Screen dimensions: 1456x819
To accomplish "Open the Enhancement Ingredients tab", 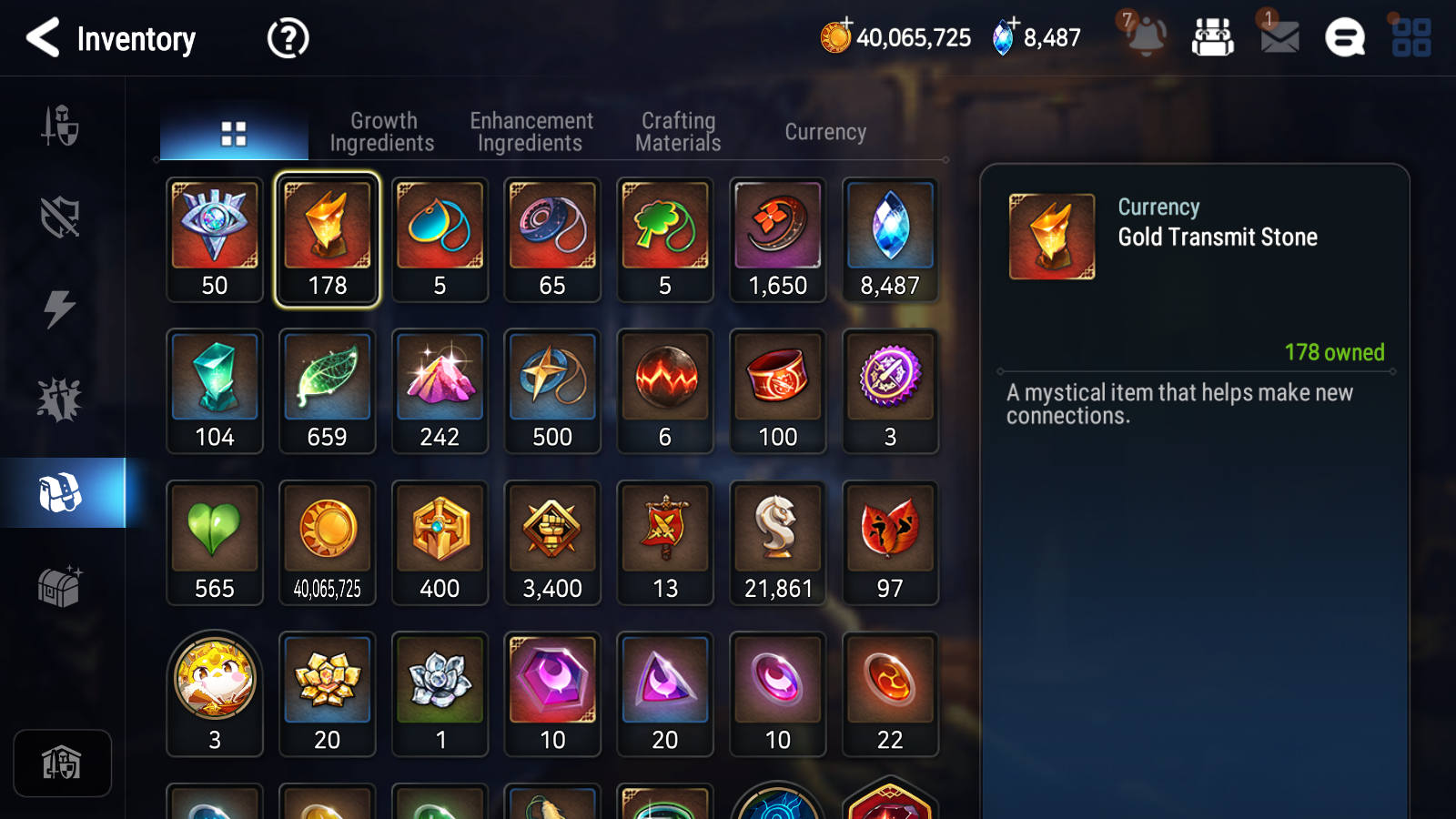I will (531, 133).
